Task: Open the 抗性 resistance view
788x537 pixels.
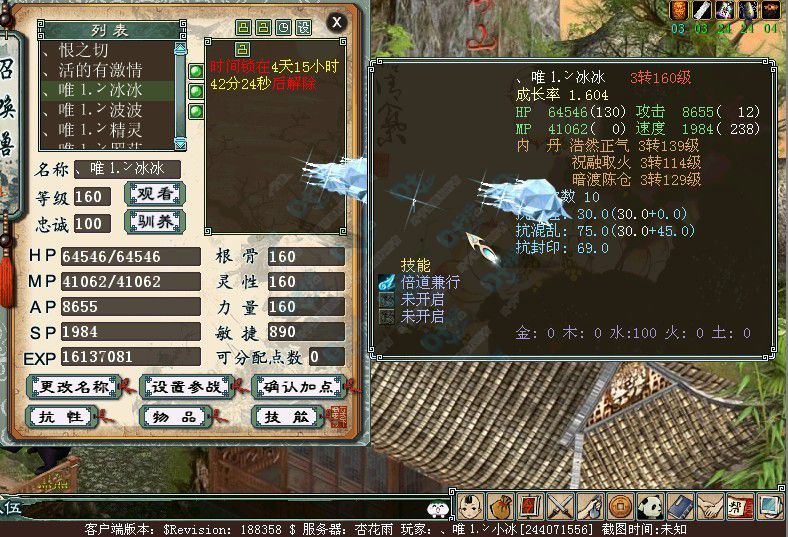Action: 59,416
